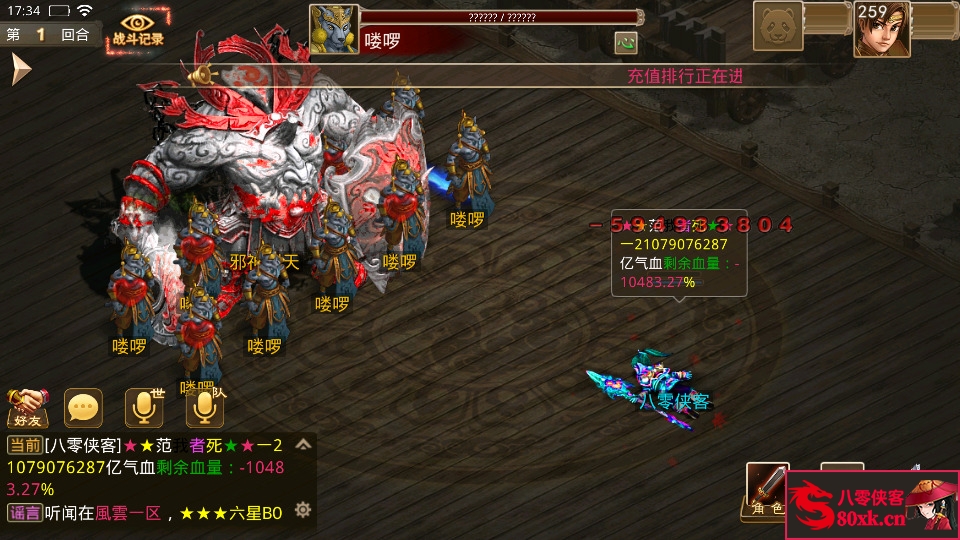Open the chat speech bubble
This screenshot has height=540, width=960.
click(83, 407)
